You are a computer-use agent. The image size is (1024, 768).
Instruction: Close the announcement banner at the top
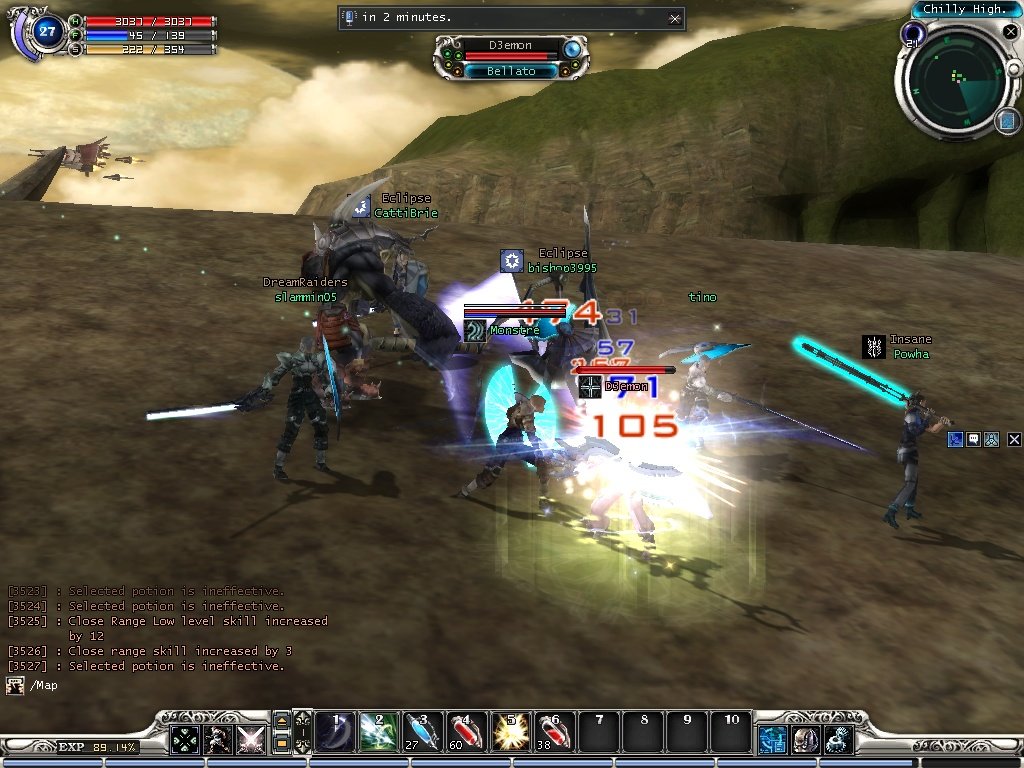(675, 18)
